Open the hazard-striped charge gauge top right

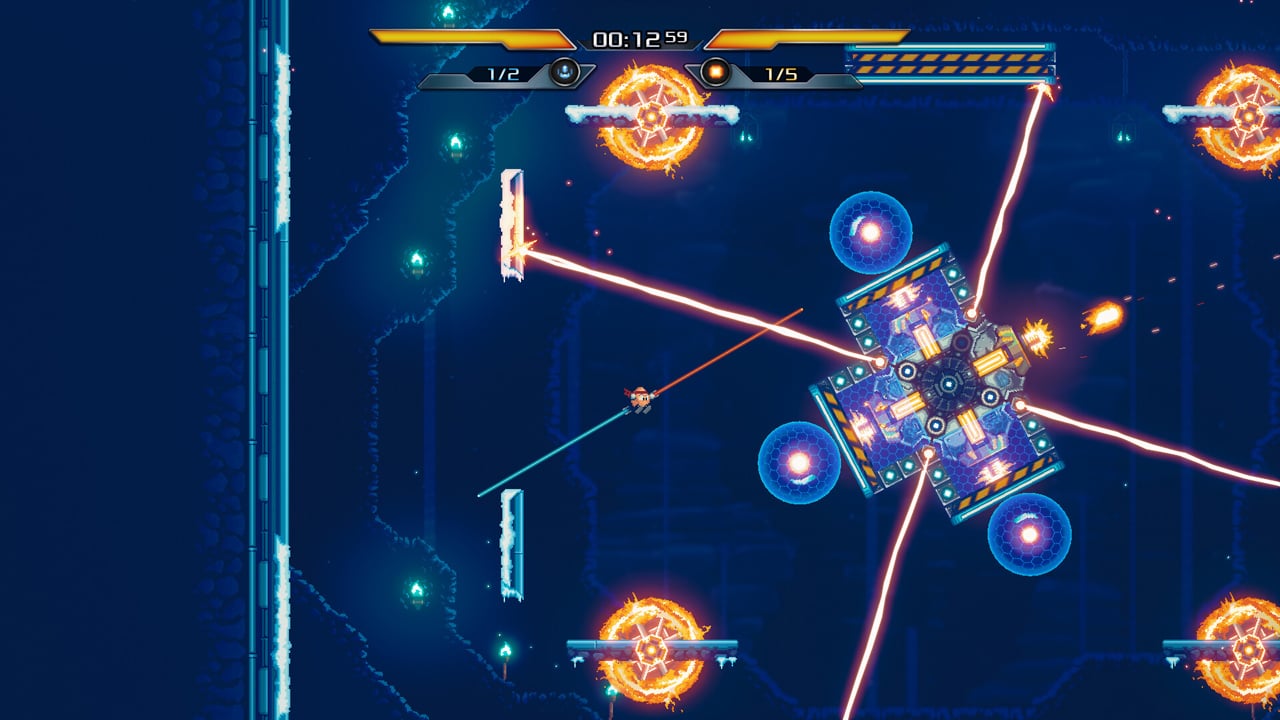pos(950,62)
